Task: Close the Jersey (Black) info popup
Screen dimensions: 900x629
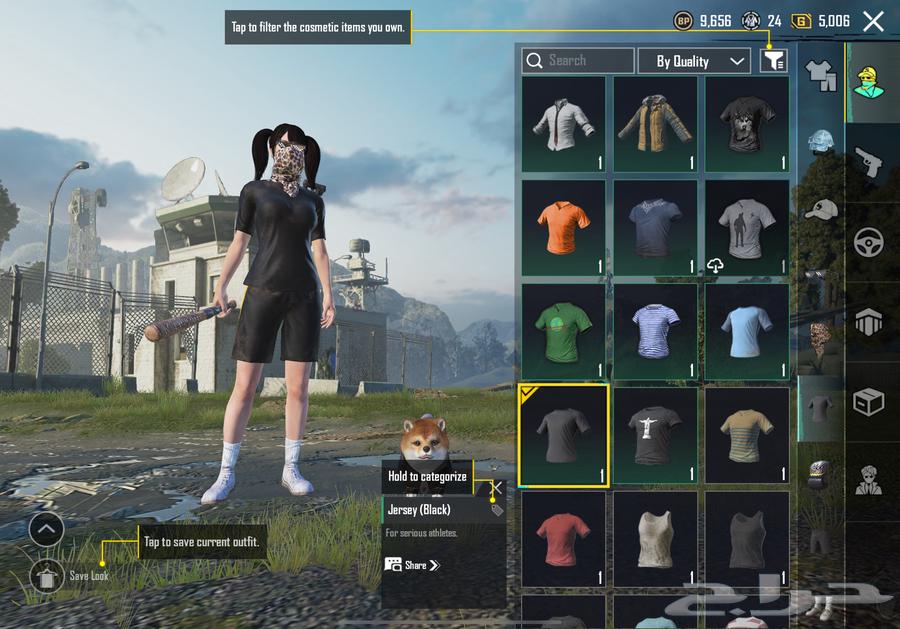Action: [496, 487]
